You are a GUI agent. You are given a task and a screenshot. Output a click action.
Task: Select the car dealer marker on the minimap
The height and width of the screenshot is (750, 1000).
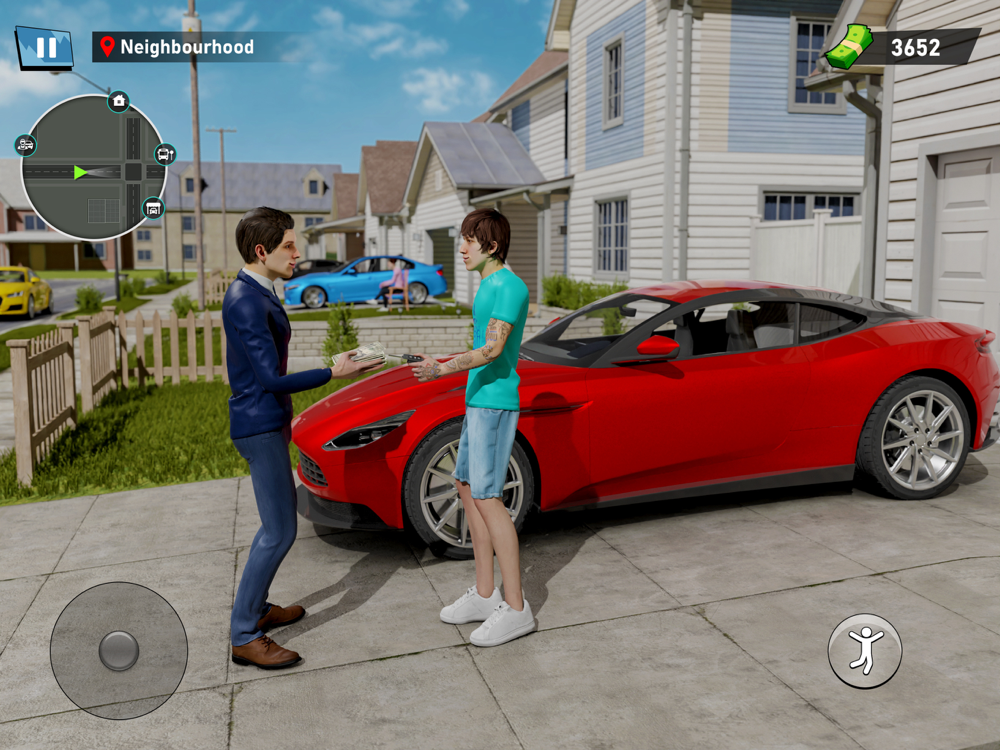25,145
